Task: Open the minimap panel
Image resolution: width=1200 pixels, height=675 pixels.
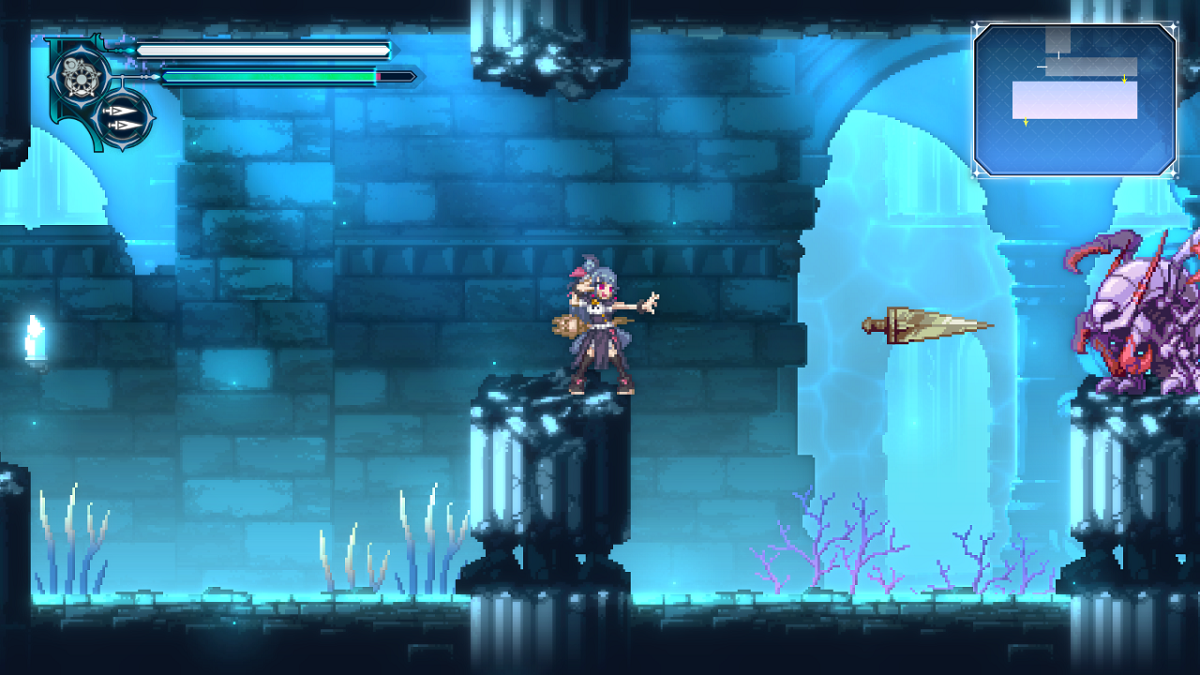Action: (x=1074, y=100)
